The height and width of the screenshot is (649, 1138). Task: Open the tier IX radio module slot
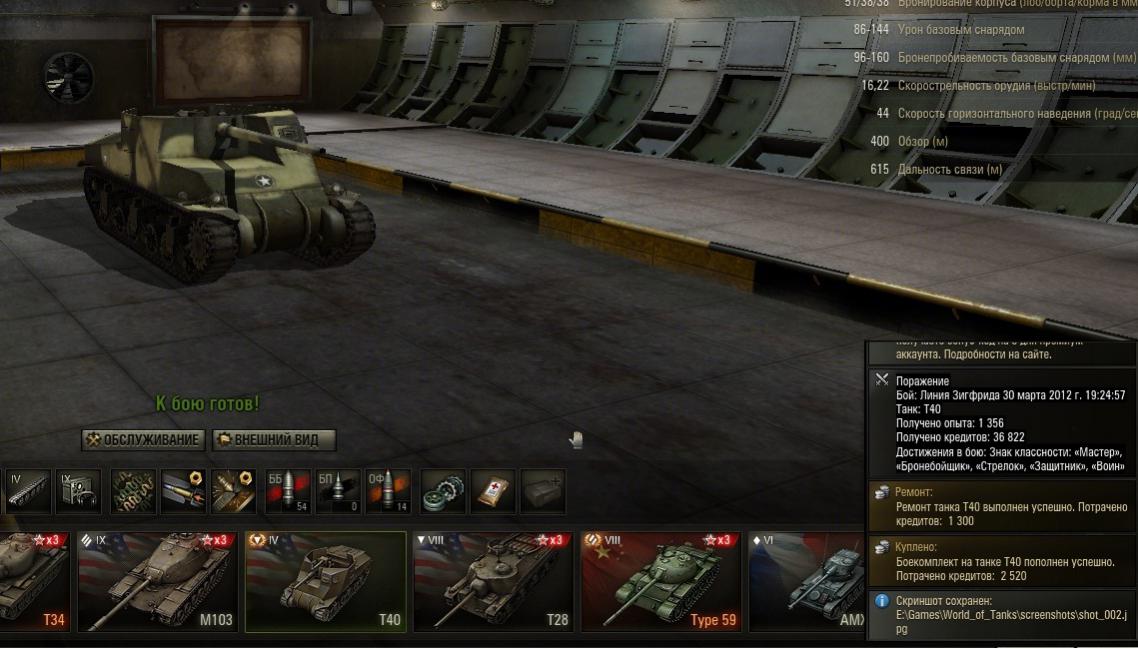pos(78,491)
